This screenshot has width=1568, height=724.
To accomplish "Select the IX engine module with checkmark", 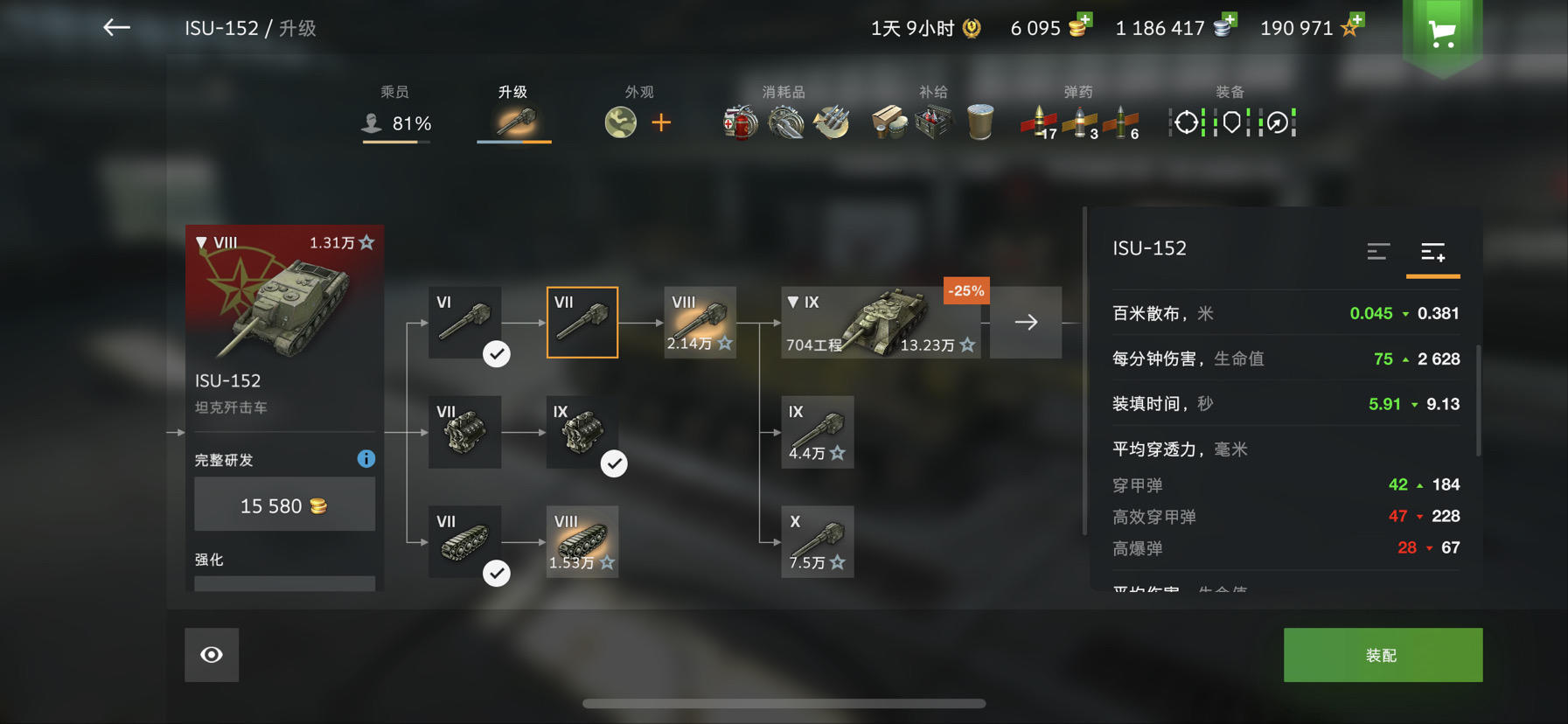I will (x=582, y=432).
